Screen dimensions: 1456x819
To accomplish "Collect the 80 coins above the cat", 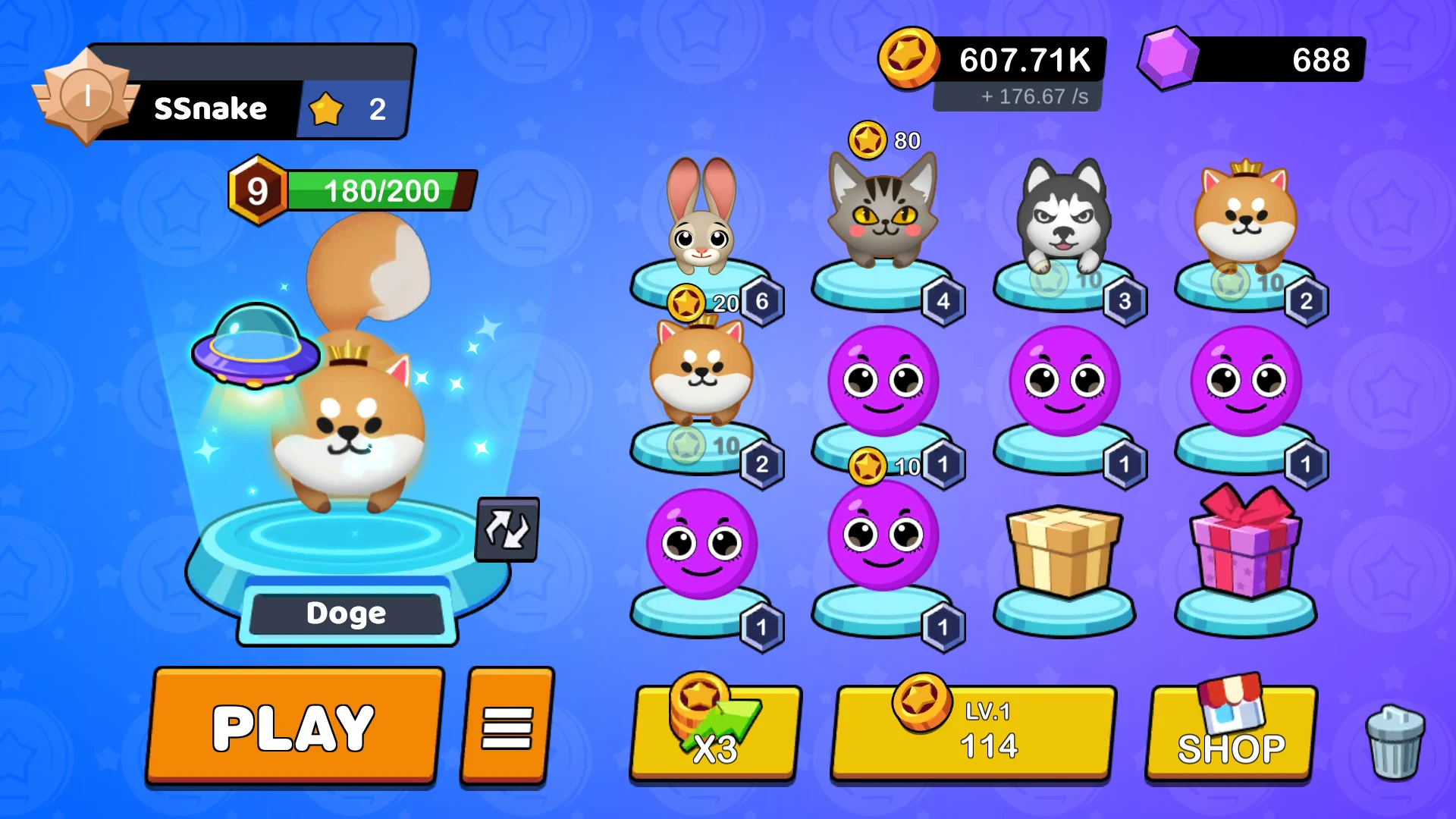I will (883, 140).
